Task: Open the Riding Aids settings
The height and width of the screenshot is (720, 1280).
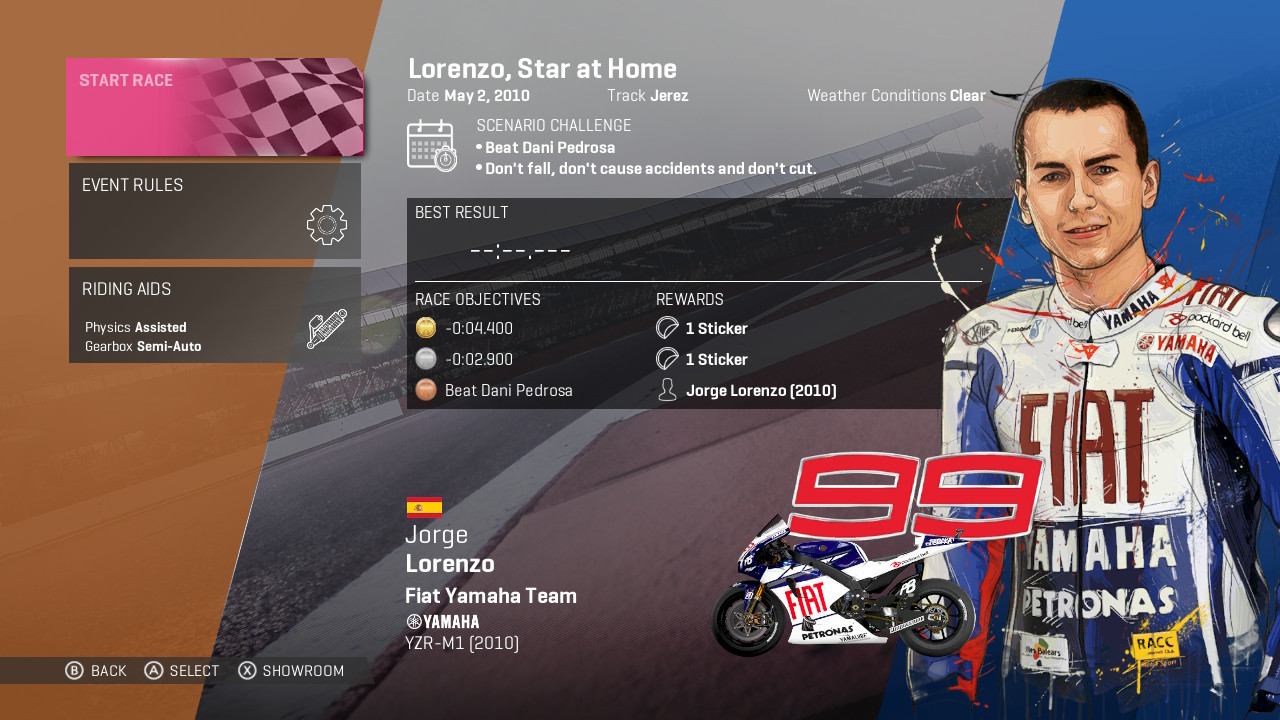Action: 215,315
